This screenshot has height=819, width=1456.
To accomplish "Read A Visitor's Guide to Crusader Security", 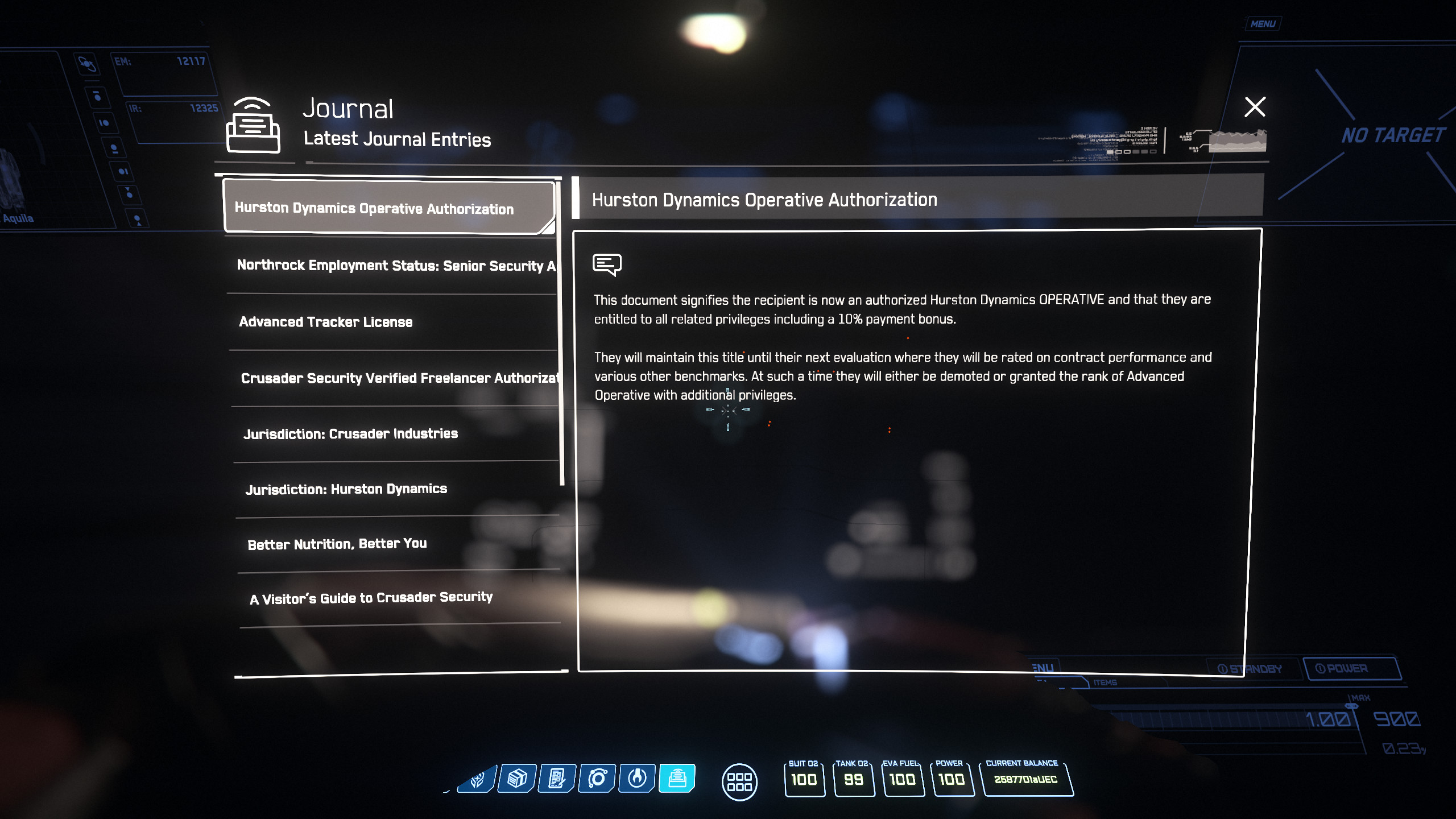I will pyautogui.click(x=371, y=598).
